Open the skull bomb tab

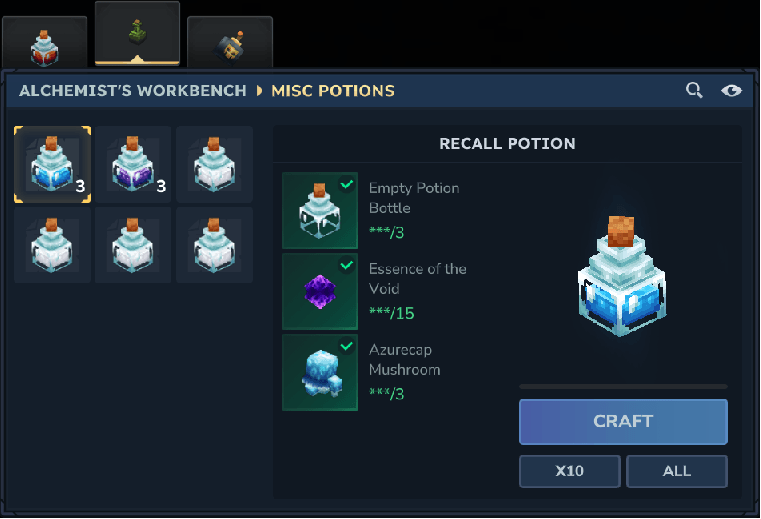pos(229,42)
